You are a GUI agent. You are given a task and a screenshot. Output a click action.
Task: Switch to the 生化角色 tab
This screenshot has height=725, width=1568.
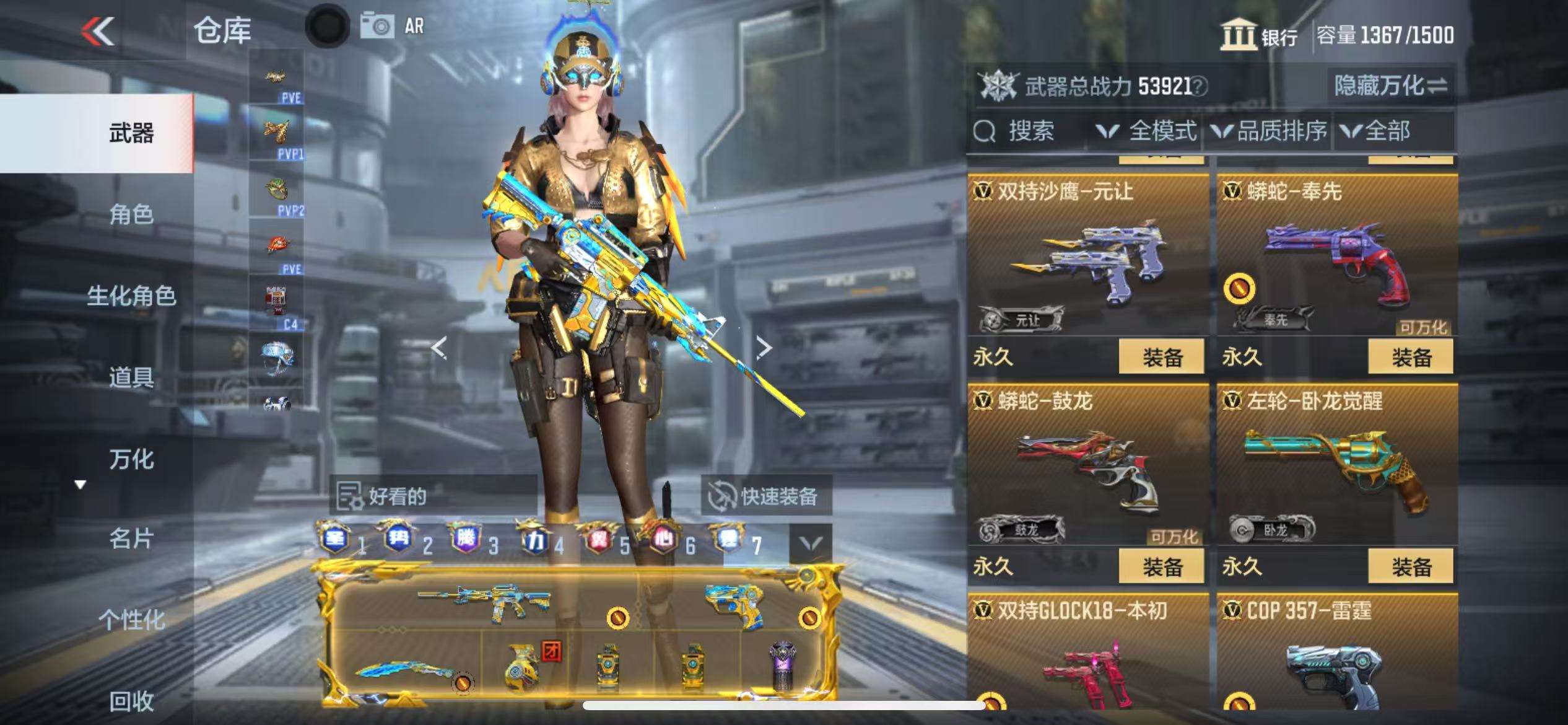131,296
